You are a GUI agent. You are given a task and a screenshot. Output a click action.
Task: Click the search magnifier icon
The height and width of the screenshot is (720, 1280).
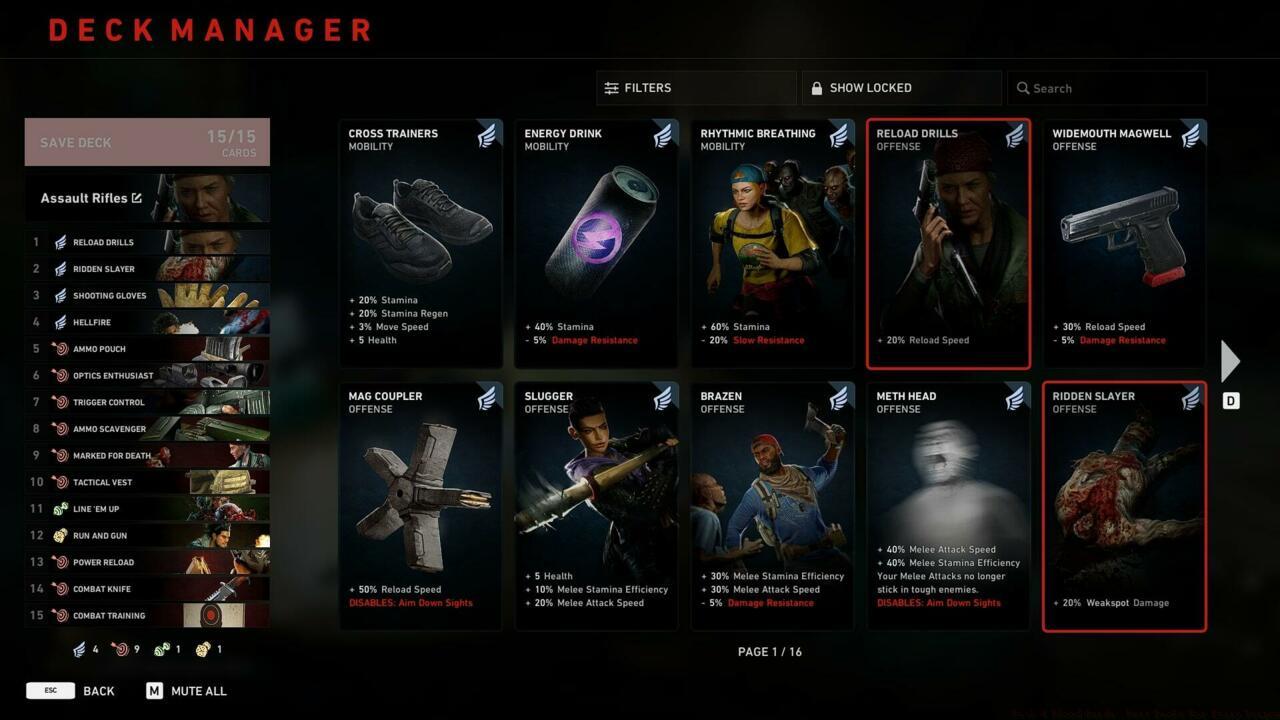point(1023,88)
